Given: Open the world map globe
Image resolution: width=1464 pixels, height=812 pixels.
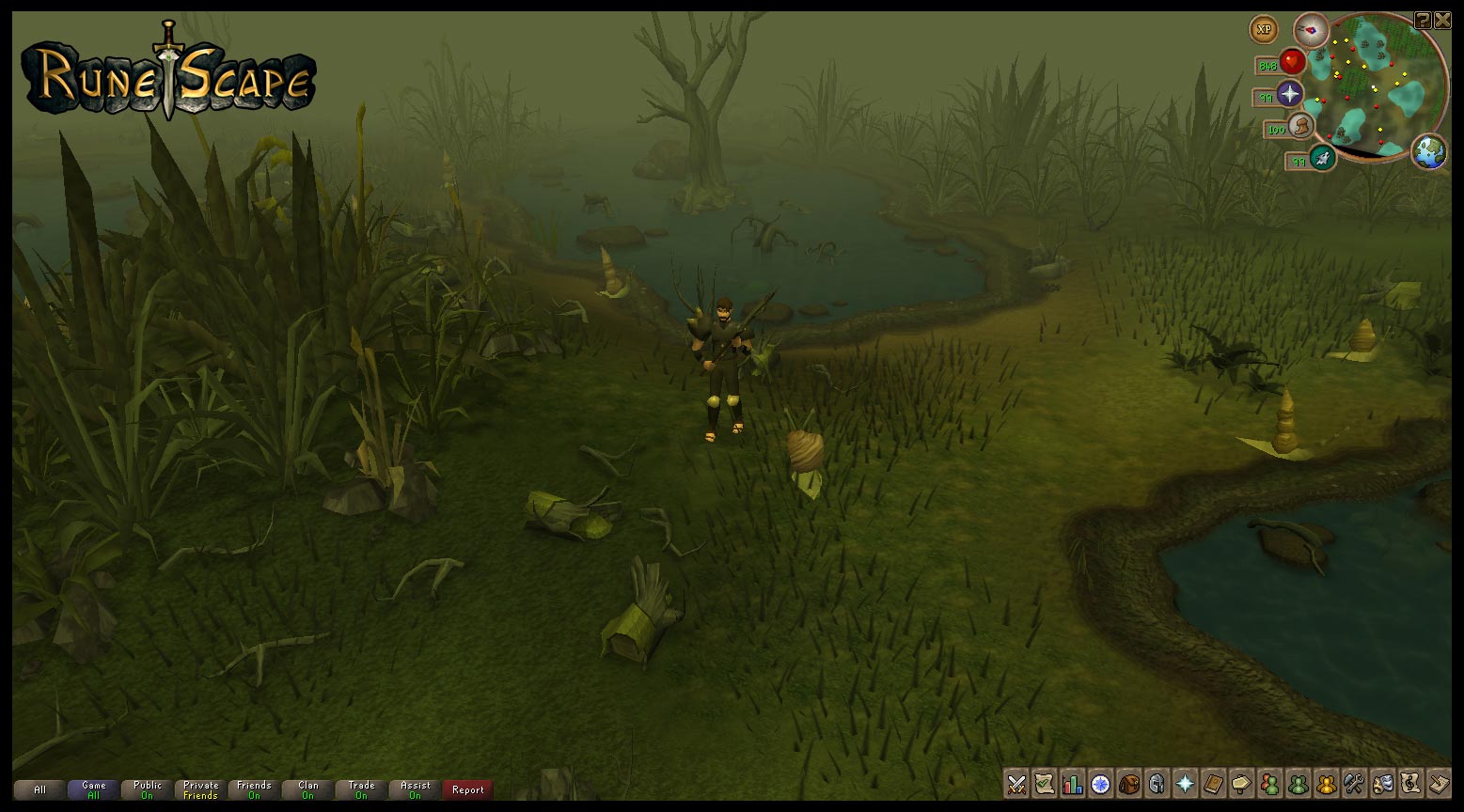Looking at the screenshot, I should [x=1428, y=151].
